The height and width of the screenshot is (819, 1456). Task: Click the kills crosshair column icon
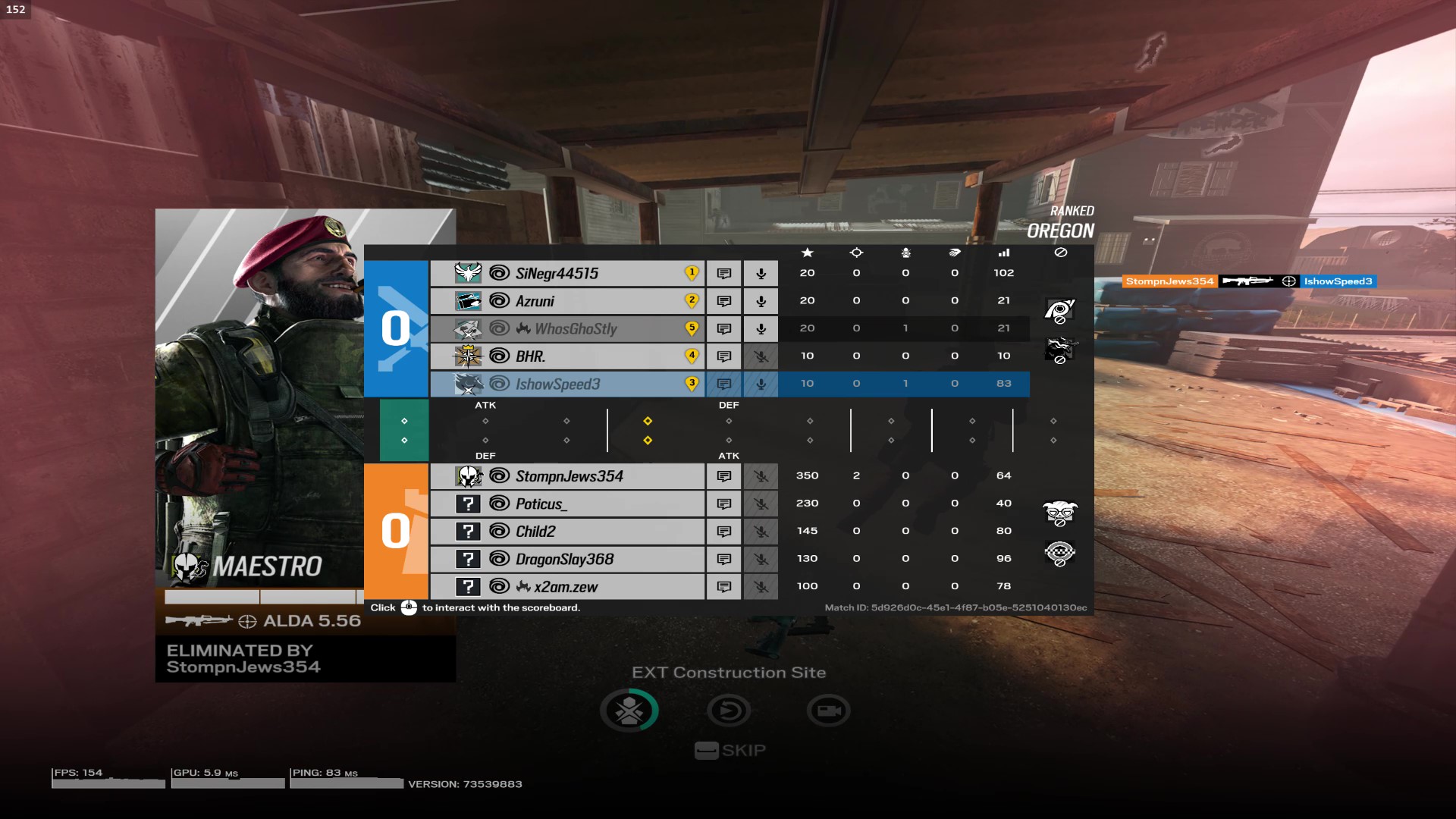856,253
